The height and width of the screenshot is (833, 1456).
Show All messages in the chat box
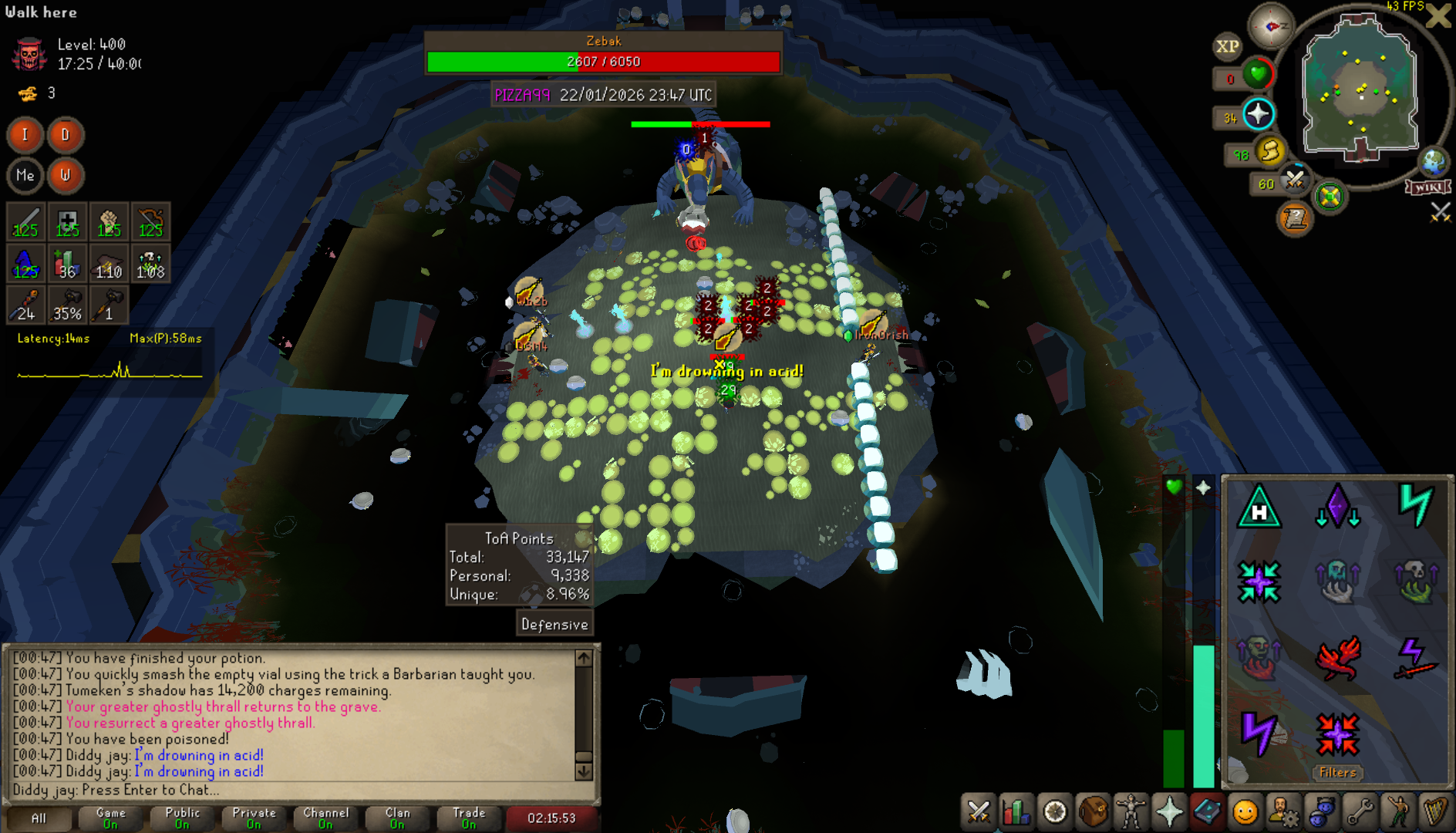click(39, 818)
